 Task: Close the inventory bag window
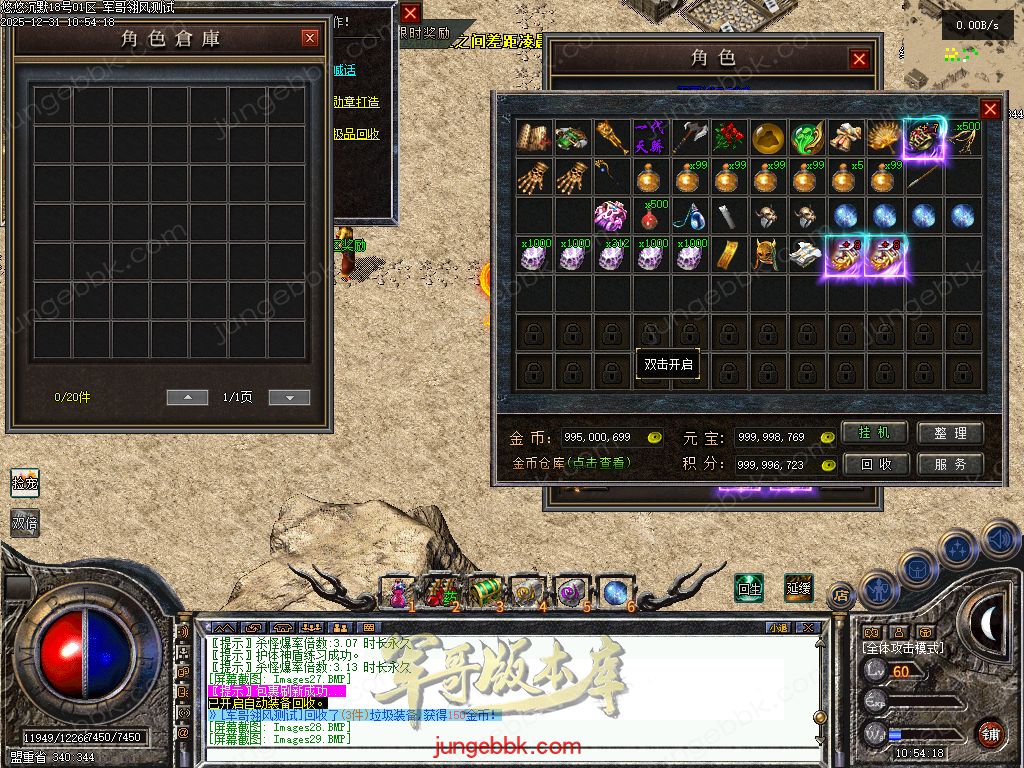tap(990, 109)
